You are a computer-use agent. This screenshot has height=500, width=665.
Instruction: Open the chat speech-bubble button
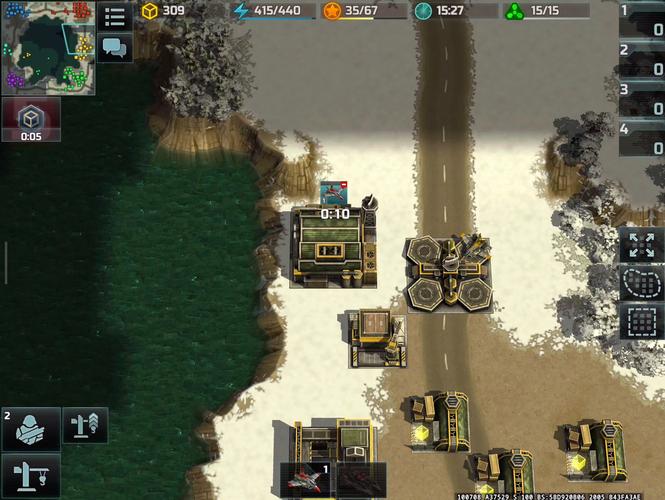(x=115, y=47)
